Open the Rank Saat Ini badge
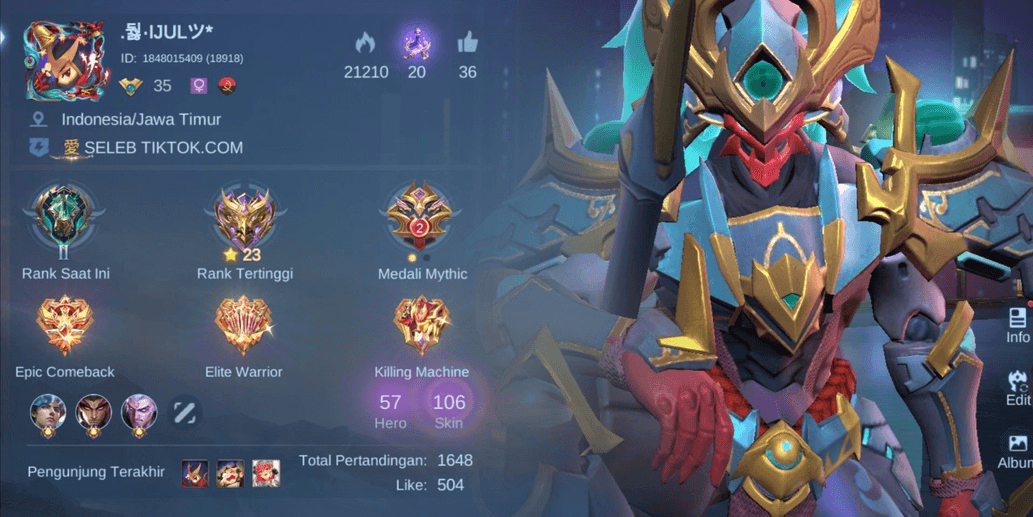1033x517 pixels. pos(65,217)
